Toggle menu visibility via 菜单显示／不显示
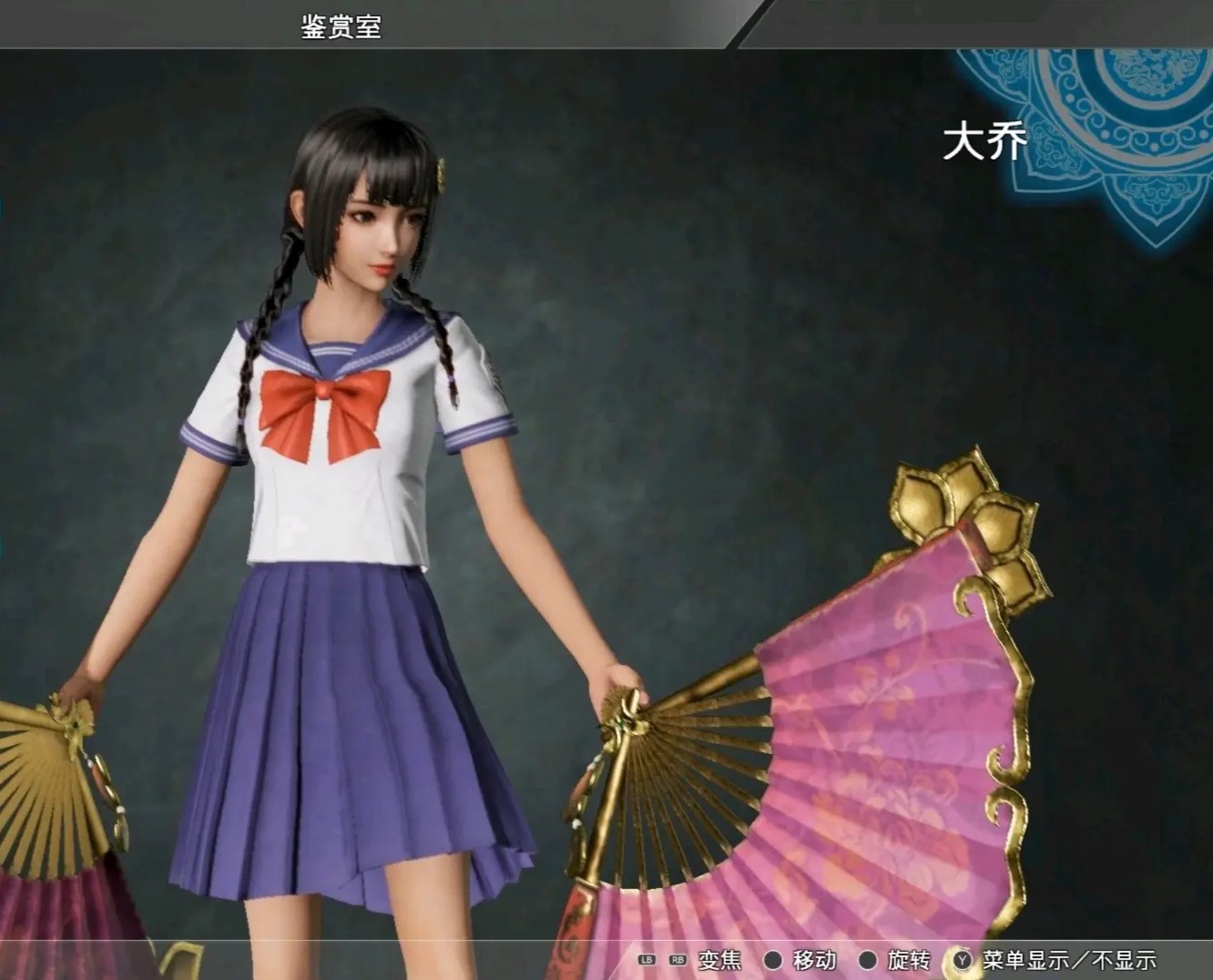This screenshot has width=1213, height=980. point(1070,958)
